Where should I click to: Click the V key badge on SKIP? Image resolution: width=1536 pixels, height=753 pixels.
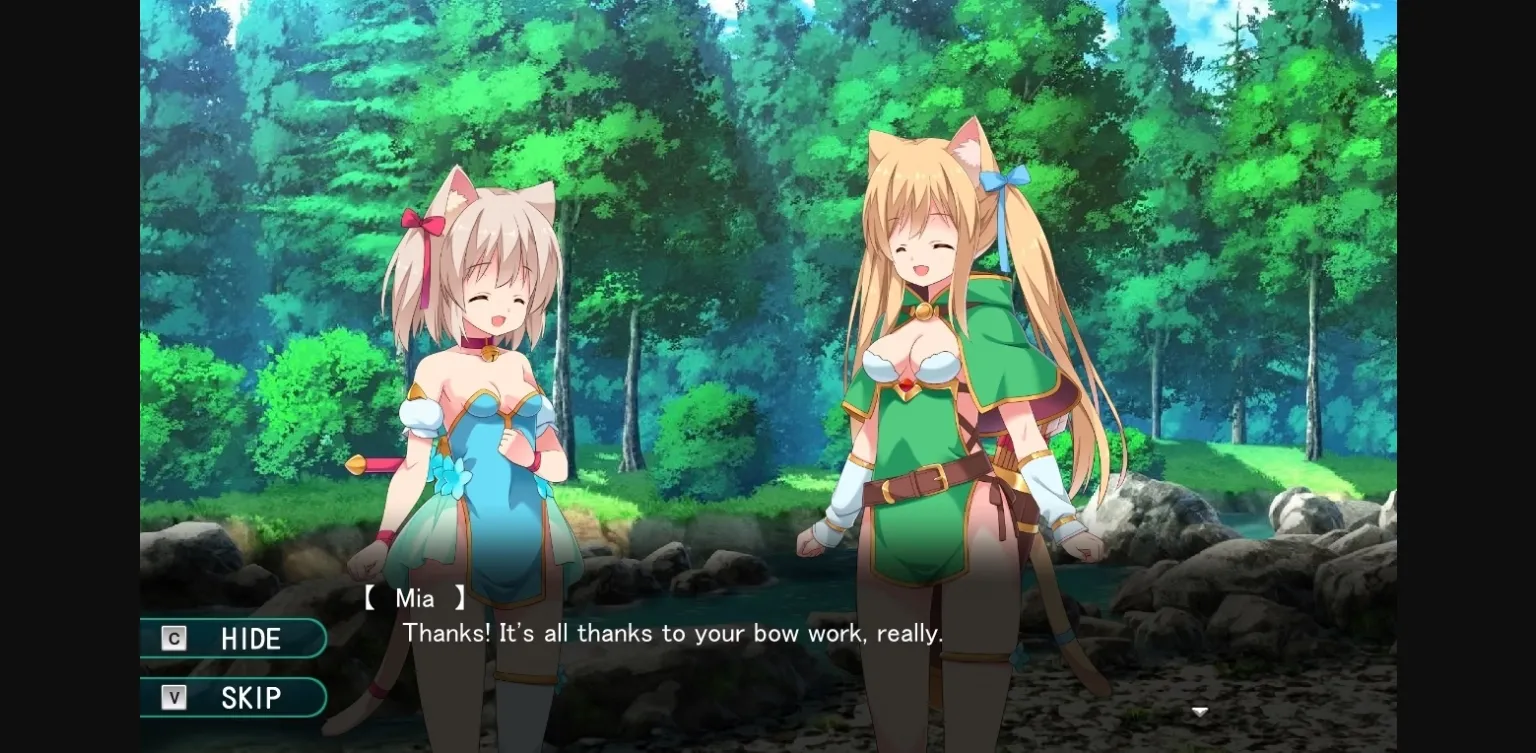click(x=173, y=697)
